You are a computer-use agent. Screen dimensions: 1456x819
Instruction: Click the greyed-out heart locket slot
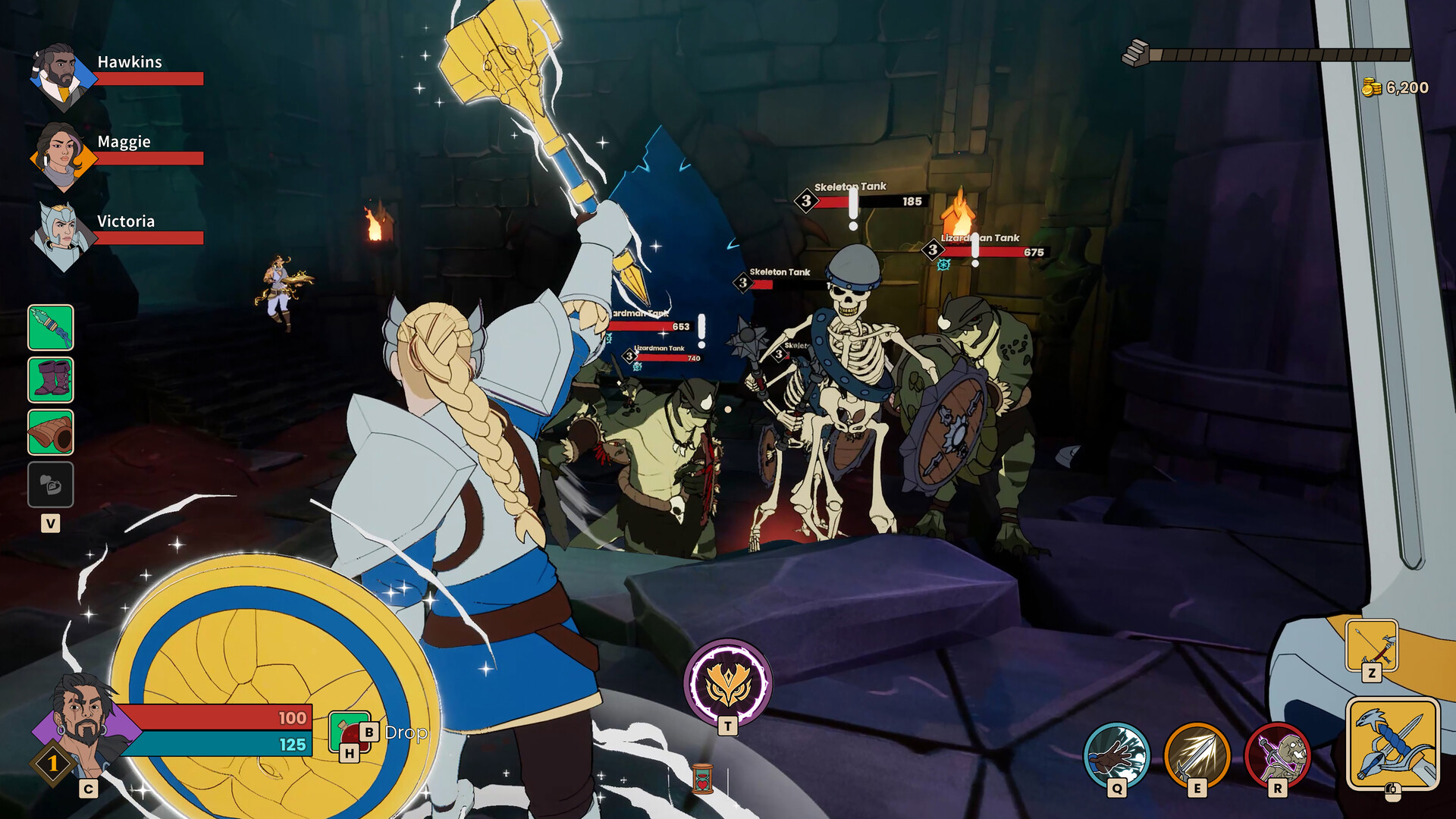tap(51, 485)
